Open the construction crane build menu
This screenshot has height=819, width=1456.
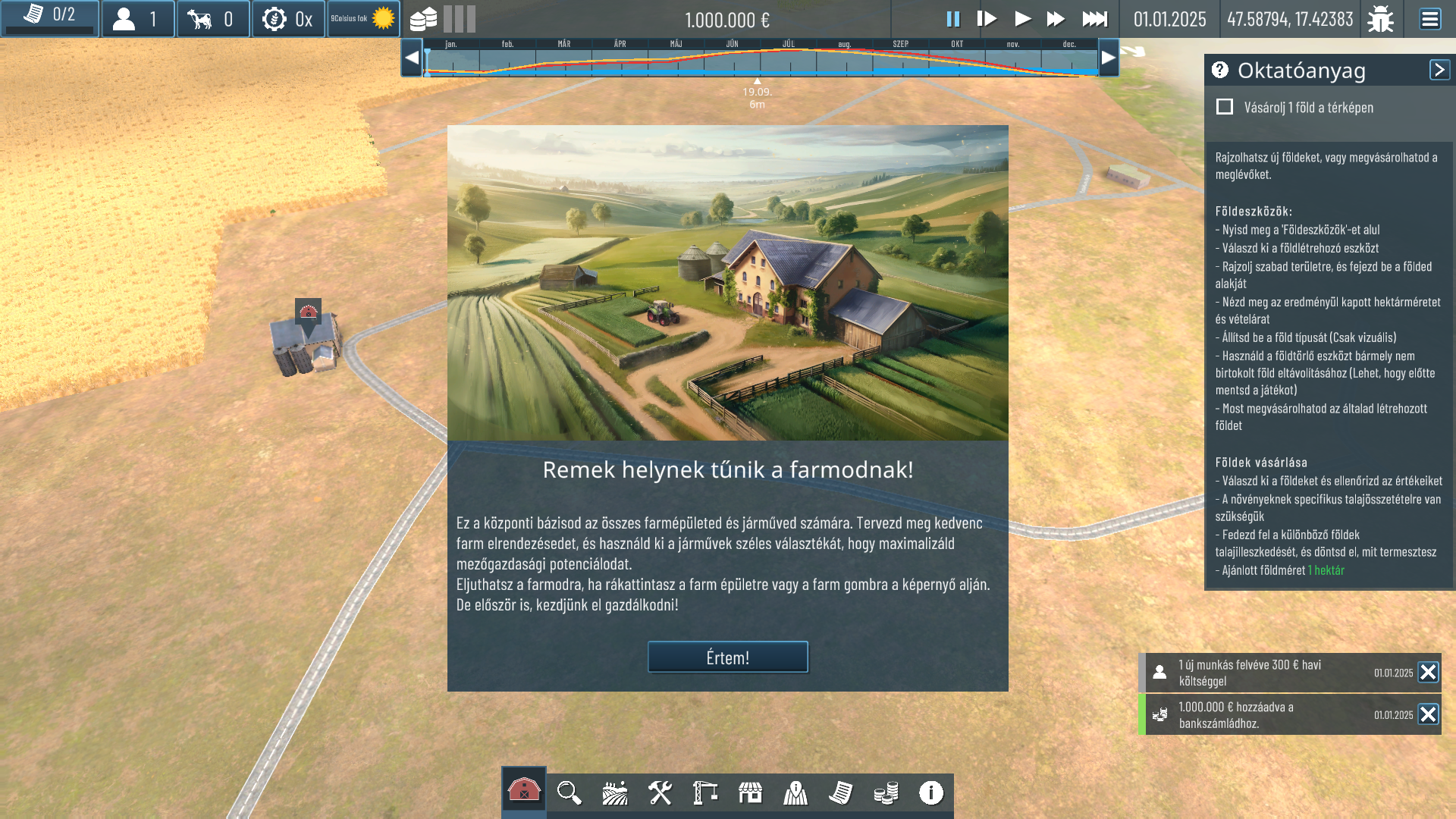pos(705,793)
